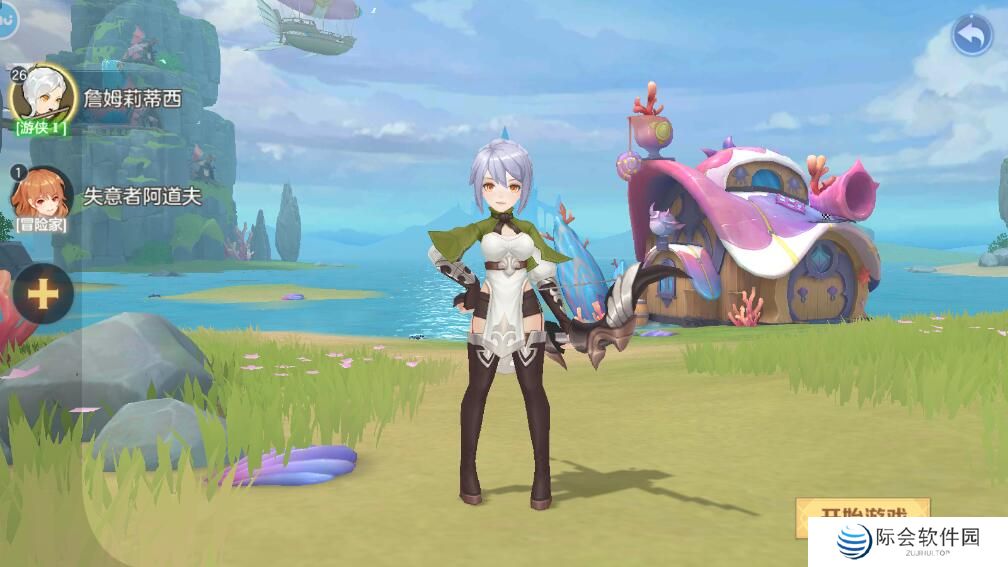Go back with the blue arrow button
Image resolution: width=1008 pixels, height=567 pixels.
971,35
